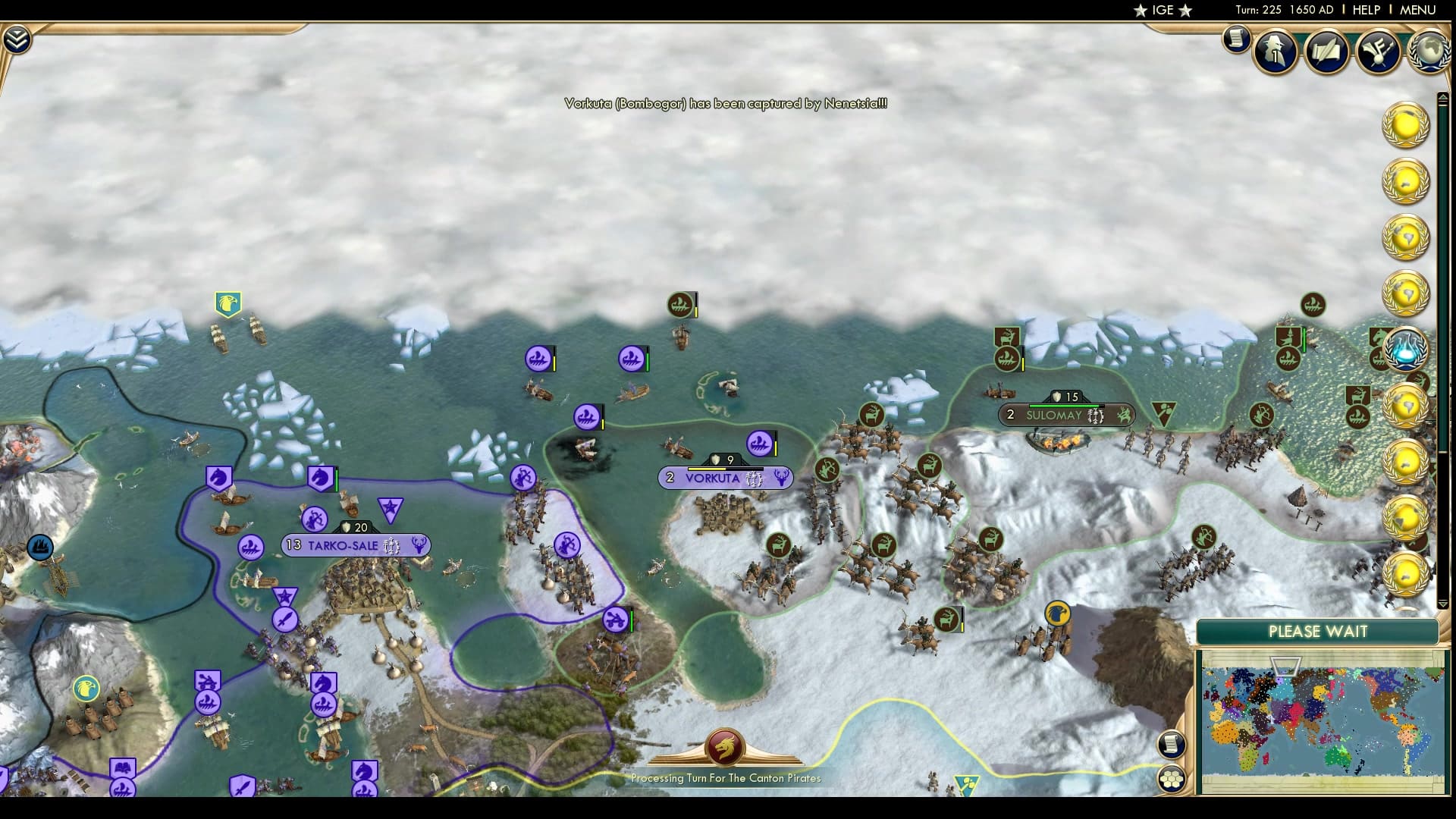This screenshot has width=1456, height=819.
Task: Click the topmost gold laurel notification medallion
Action: click(1404, 124)
